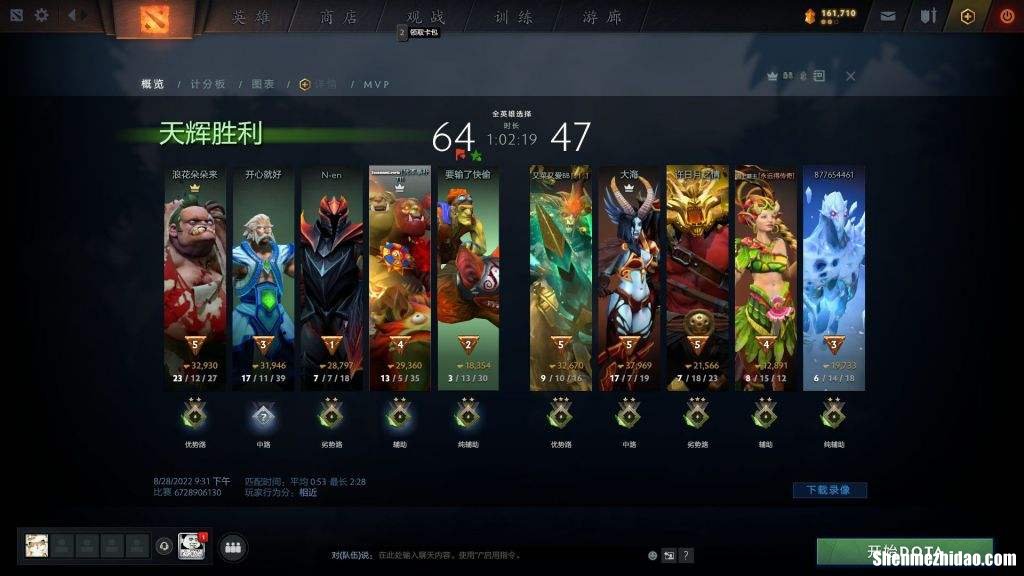Image resolution: width=1024 pixels, height=576 pixels.
Task: Show the MVP tab
Action: pyautogui.click(x=376, y=84)
